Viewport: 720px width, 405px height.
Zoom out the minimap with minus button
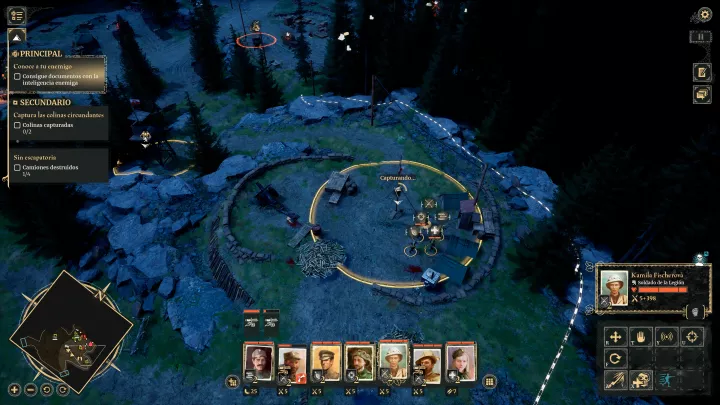tap(31, 388)
